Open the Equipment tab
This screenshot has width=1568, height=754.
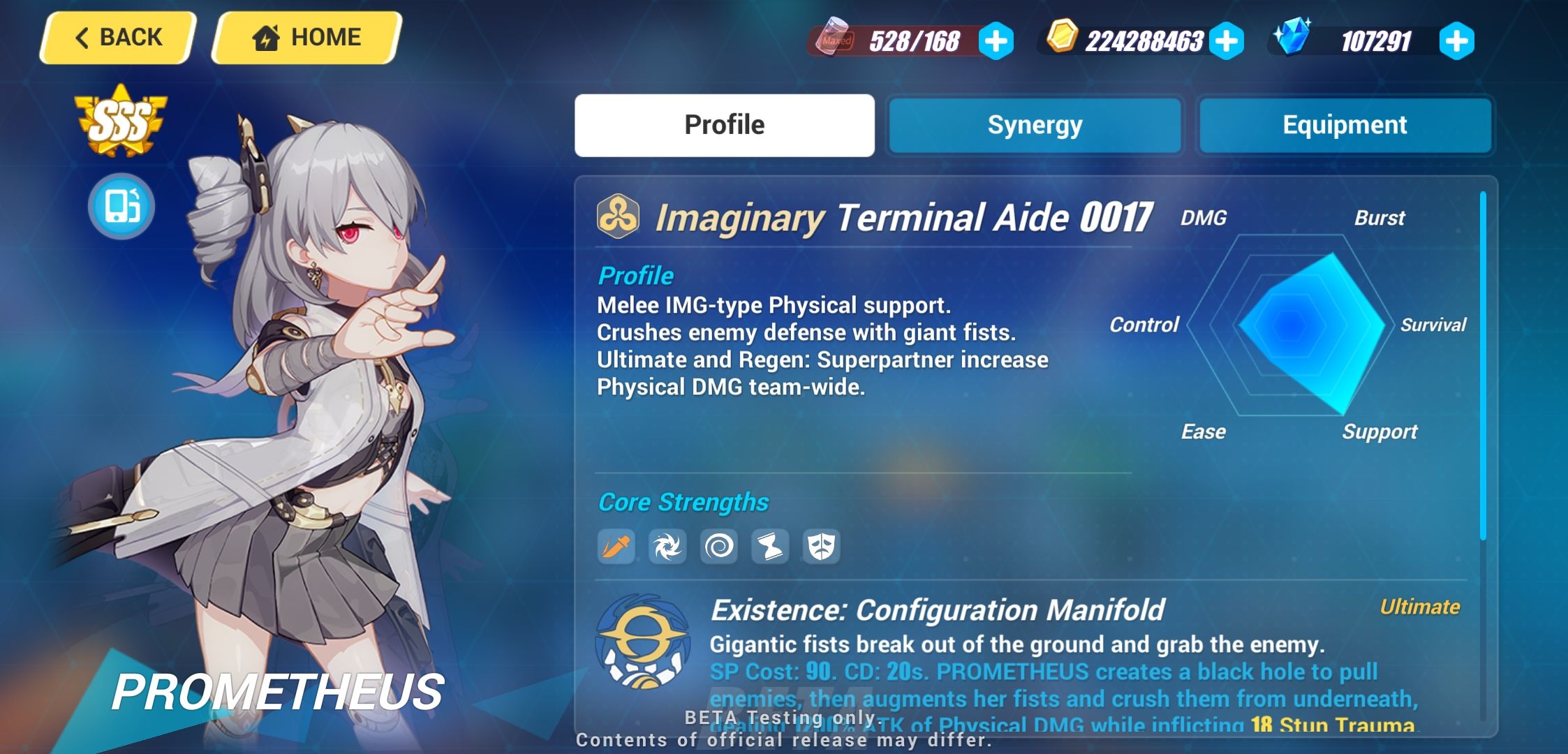pyautogui.click(x=1345, y=124)
